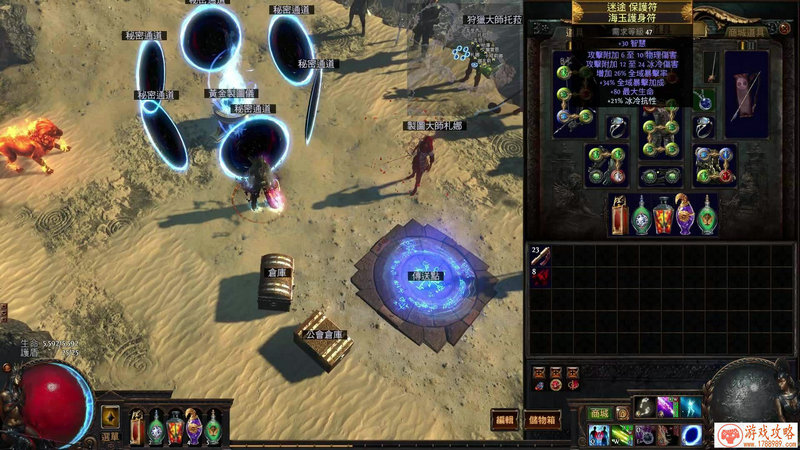Activate the blue portal ring skill
This screenshot has height=450, width=800.
(x=691, y=435)
